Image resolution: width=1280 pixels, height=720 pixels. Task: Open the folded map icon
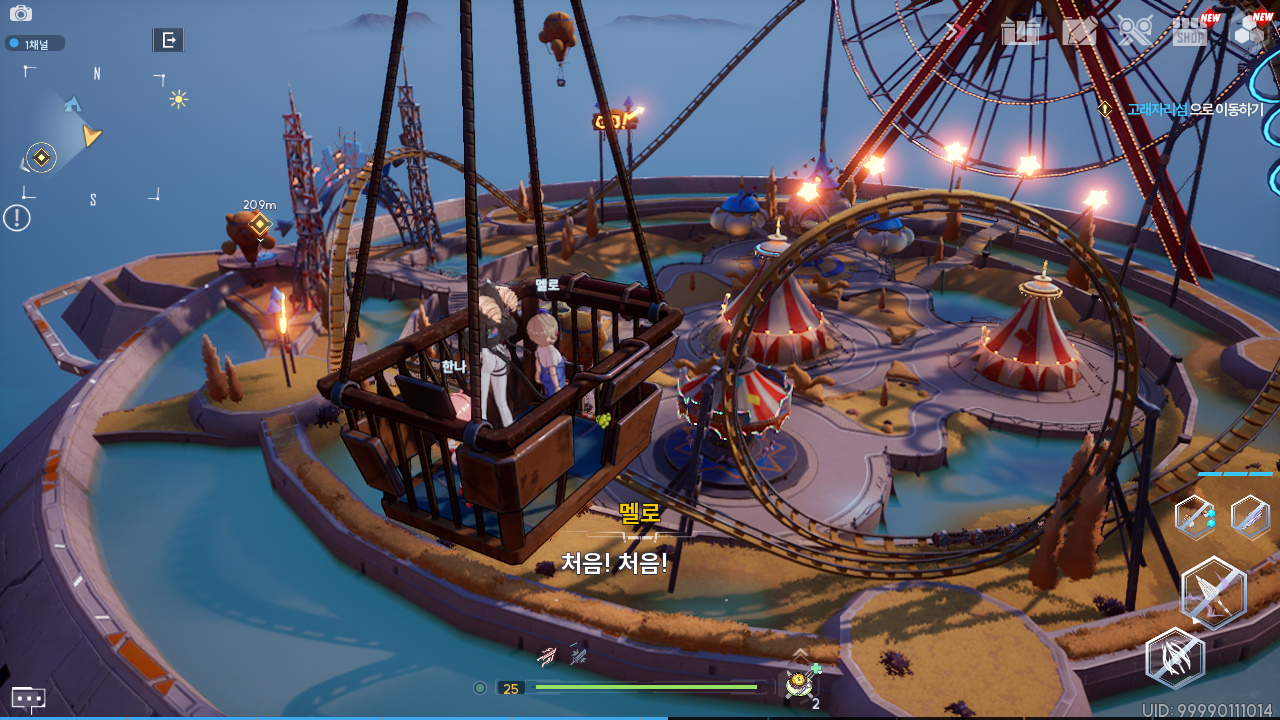1079,32
